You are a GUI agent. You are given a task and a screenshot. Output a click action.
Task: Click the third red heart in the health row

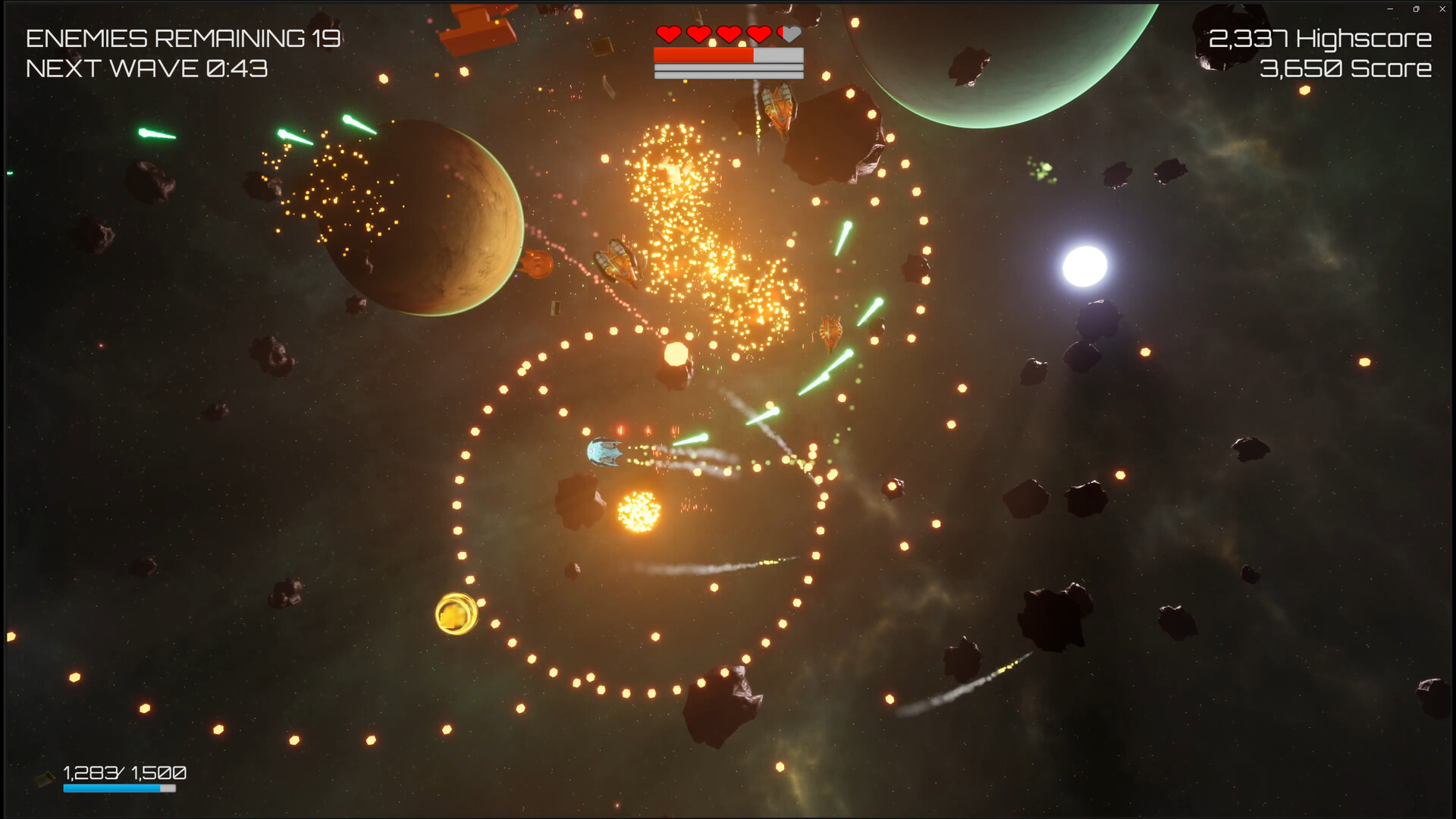click(728, 34)
